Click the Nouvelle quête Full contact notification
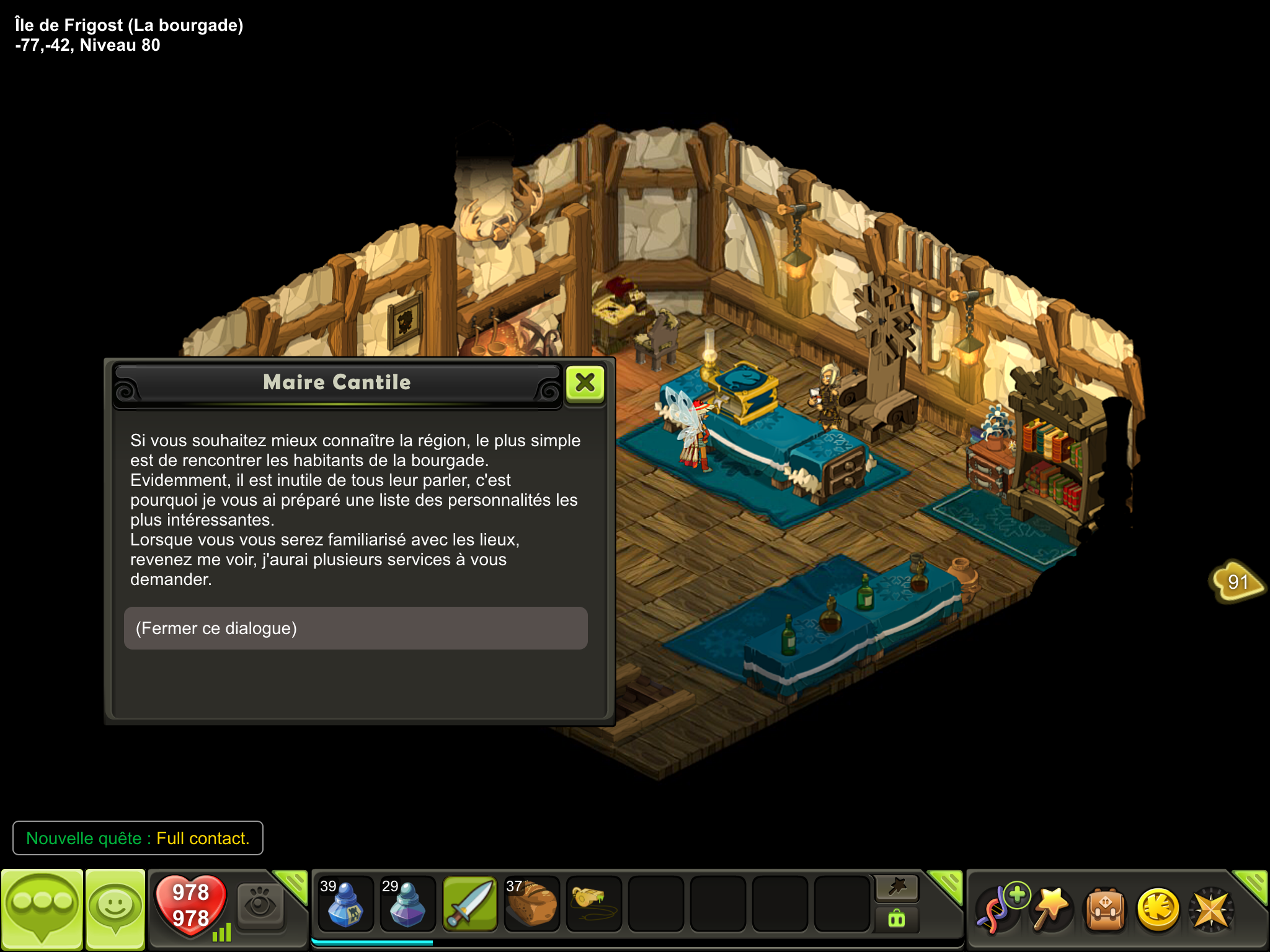The width and height of the screenshot is (1270, 952). pyautogui.click(x=138, y=838)
